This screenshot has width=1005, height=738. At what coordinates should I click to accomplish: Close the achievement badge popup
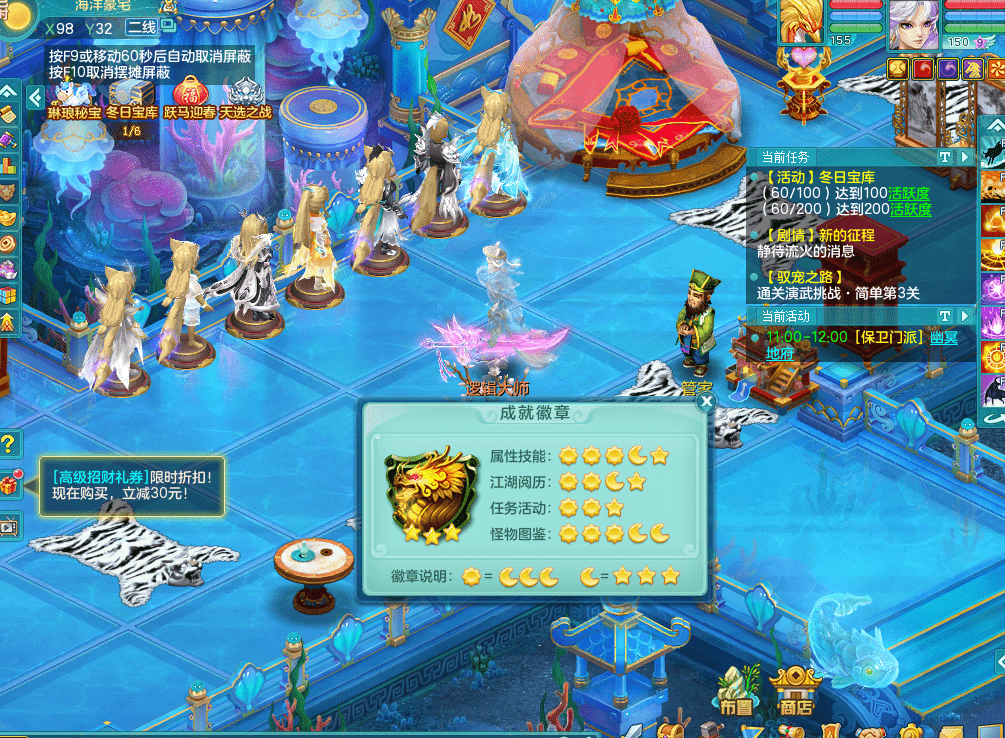pyautogui.click(x=707, y=402)
